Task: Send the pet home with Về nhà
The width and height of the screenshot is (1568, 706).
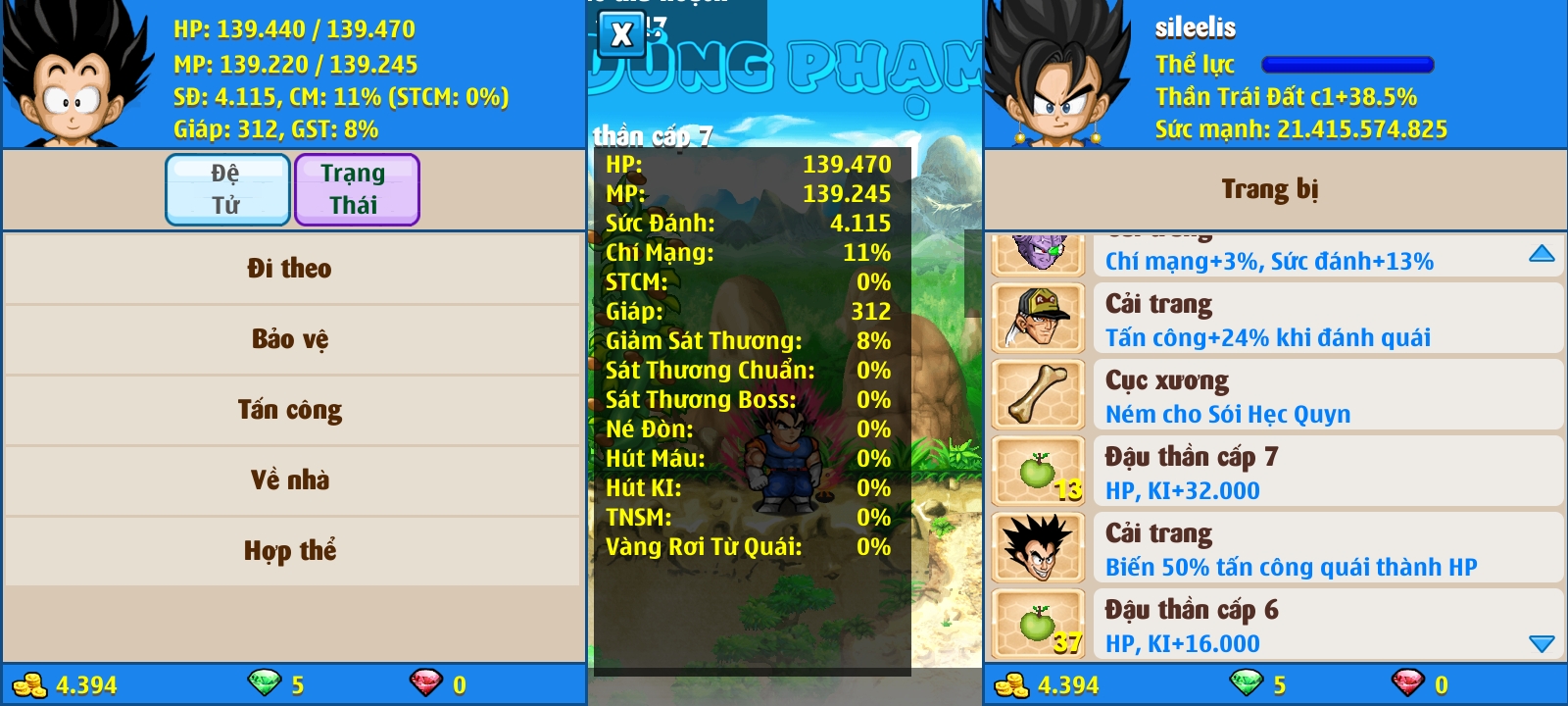Action: [290, 480]
